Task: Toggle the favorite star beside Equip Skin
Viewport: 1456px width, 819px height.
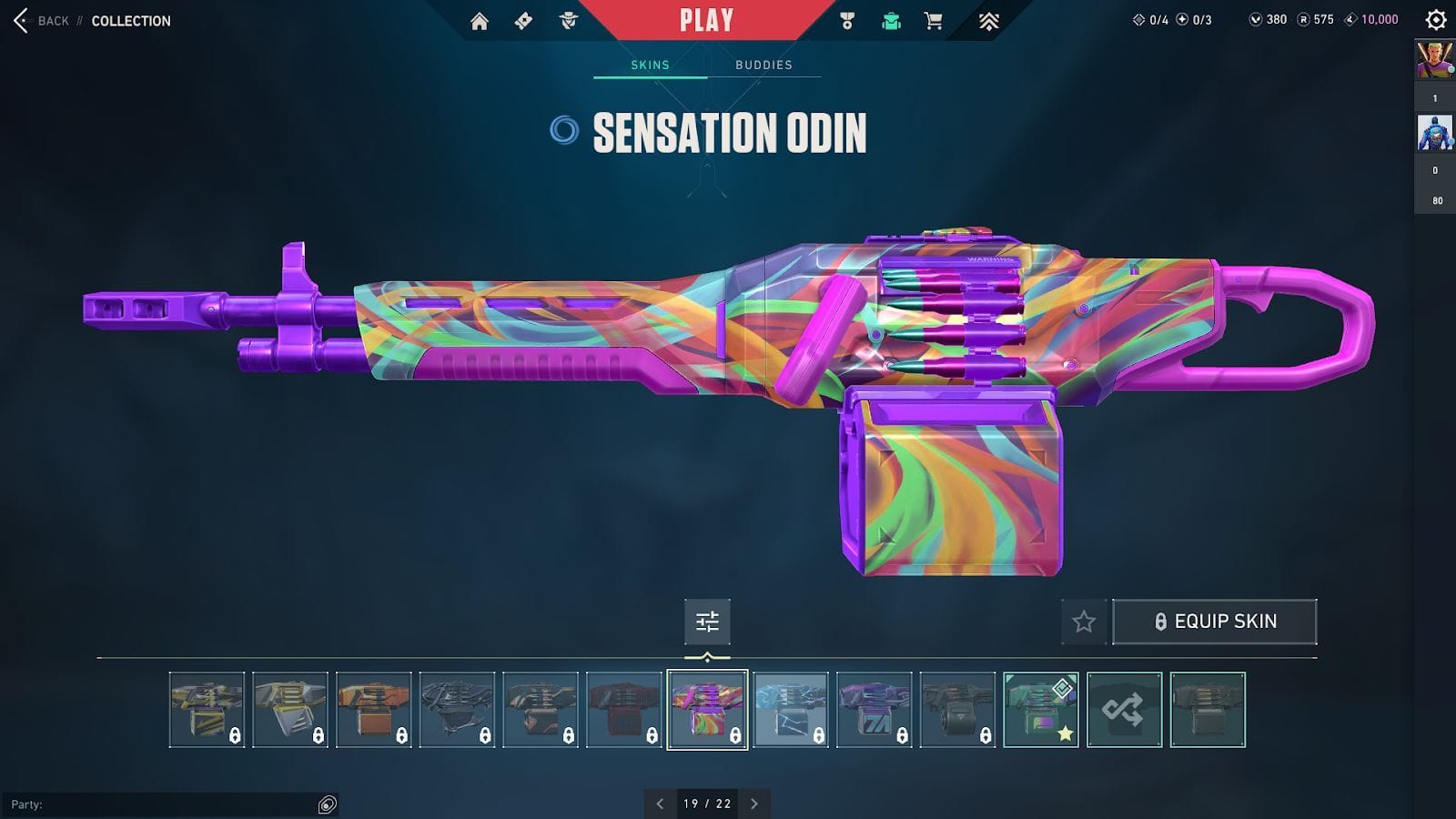Action: click(x=1083, y=622)
